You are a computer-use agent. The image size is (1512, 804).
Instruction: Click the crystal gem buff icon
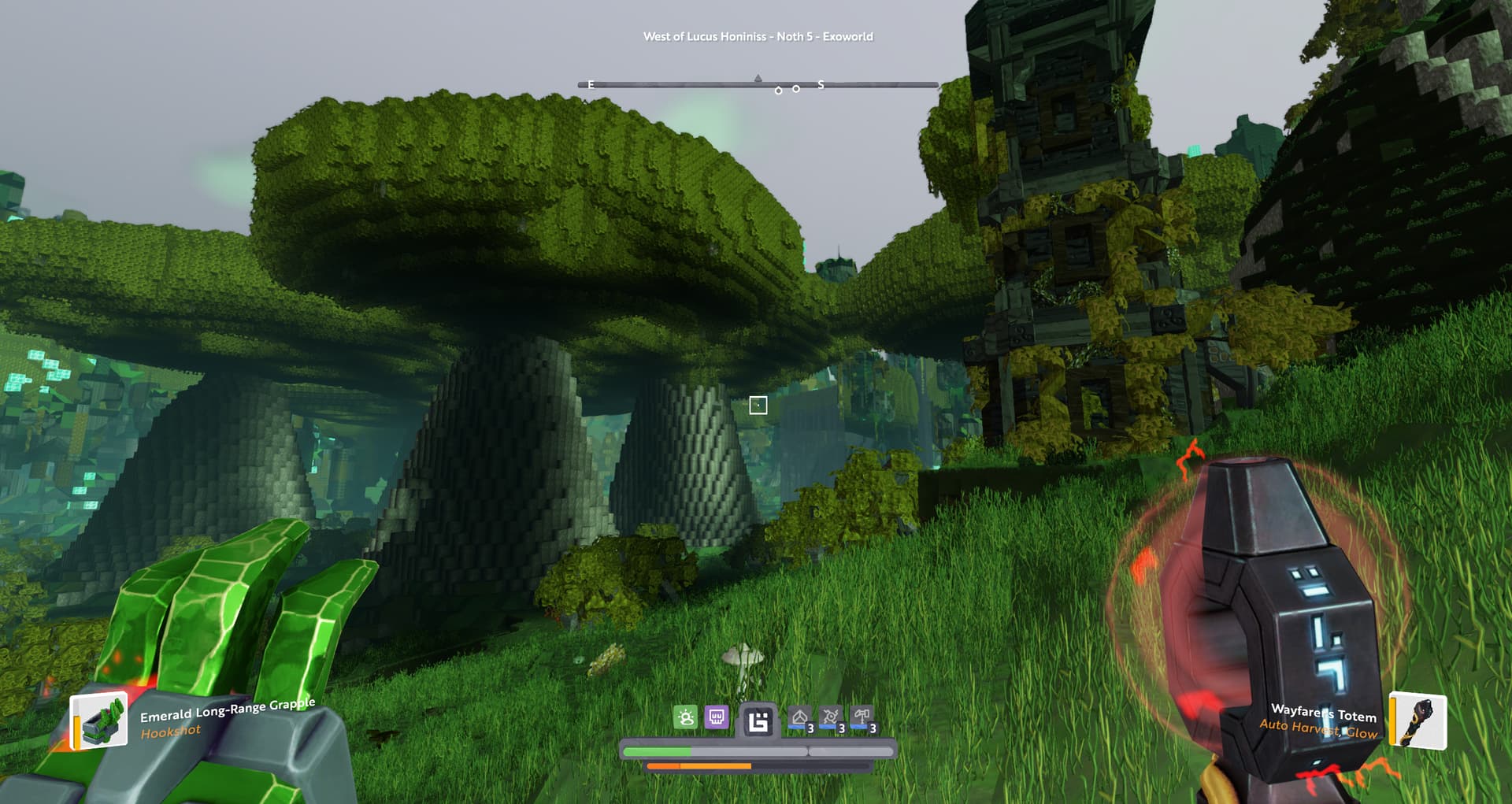(x=800, y=717)
